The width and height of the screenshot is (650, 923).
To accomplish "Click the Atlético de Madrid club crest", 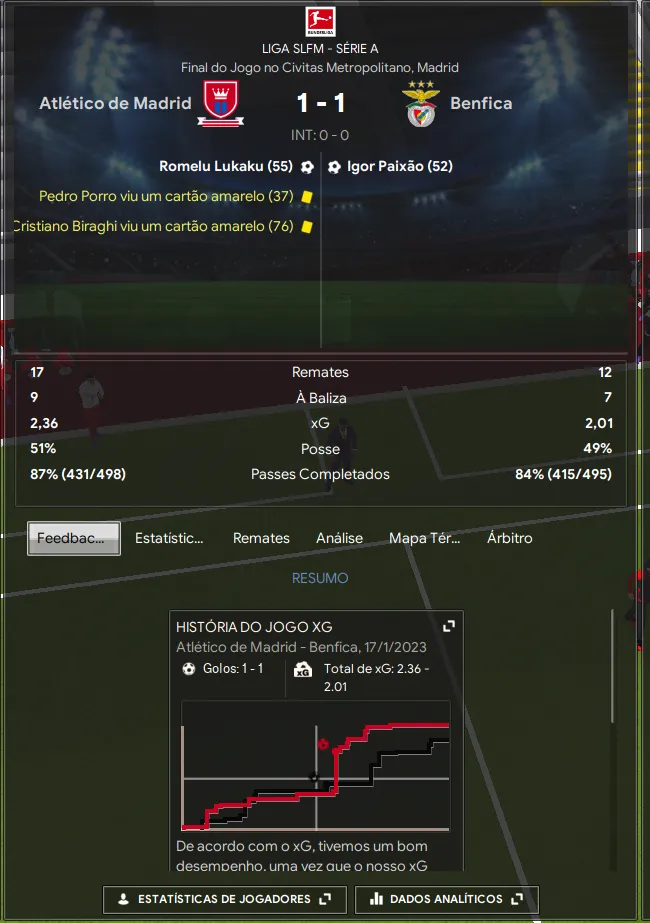I will tap(219, 104).
